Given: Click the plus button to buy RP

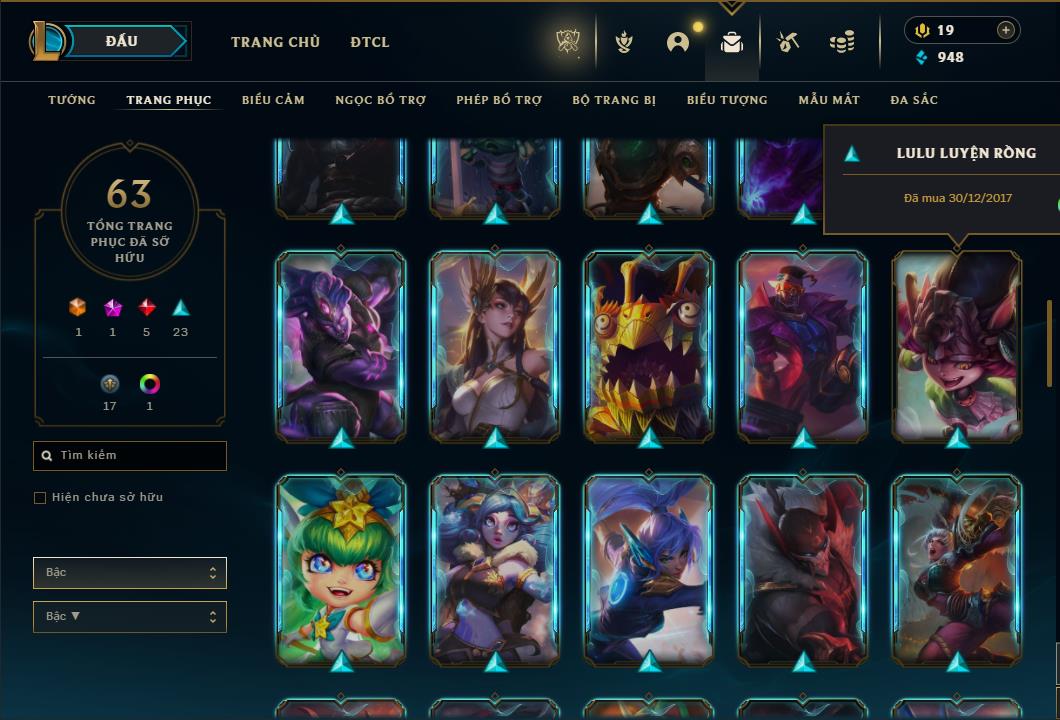Looking at the screenshot, I should point(1006,30).
